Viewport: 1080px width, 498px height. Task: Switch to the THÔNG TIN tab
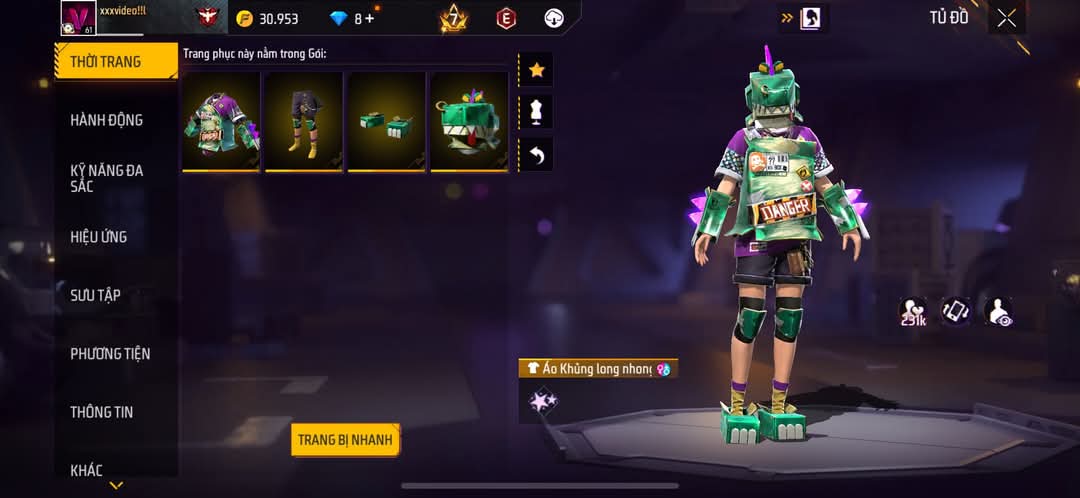pos(101,412)
